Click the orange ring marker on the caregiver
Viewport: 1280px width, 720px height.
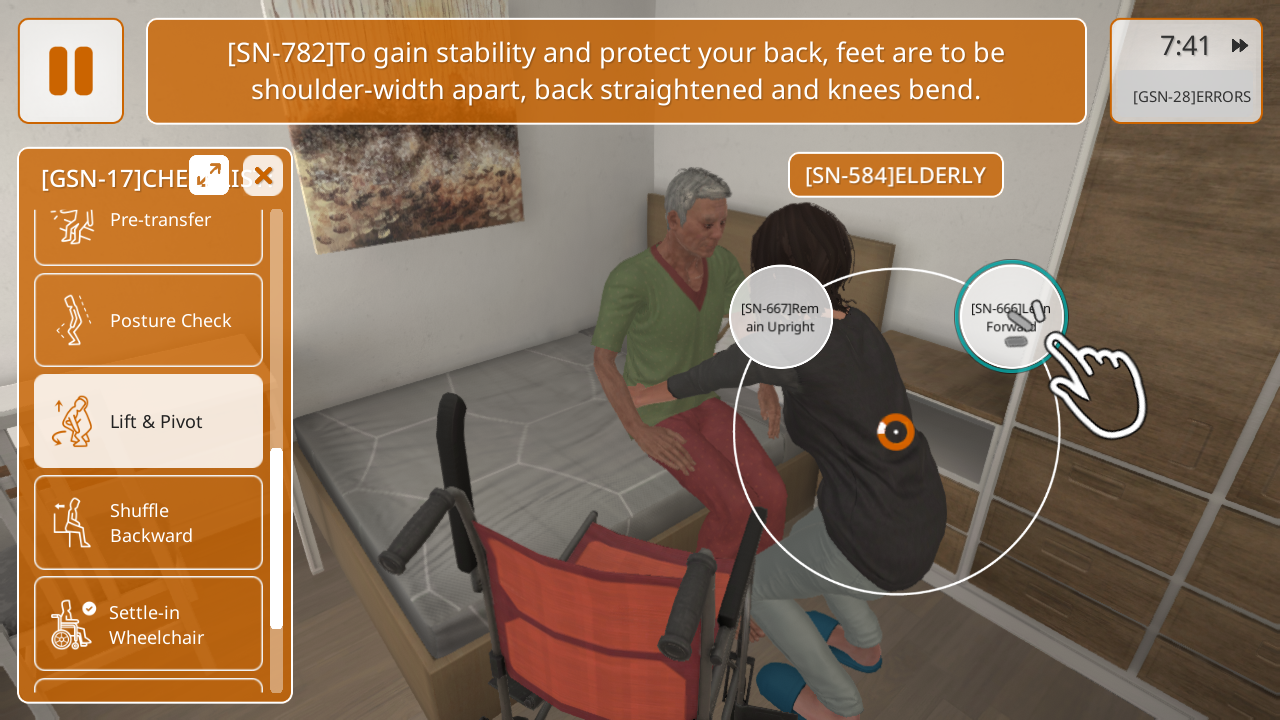point(896,432)
